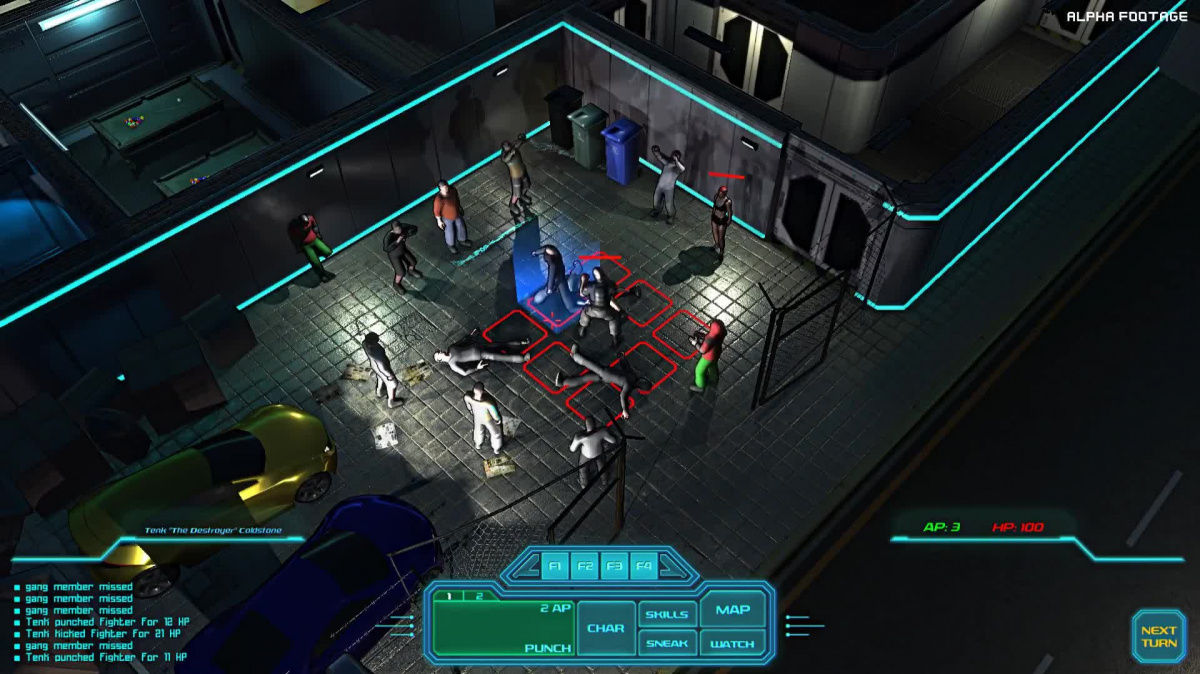
Task: Choose the F2 quick slot button
Action: pyautogui.click(x=585, y=567)
